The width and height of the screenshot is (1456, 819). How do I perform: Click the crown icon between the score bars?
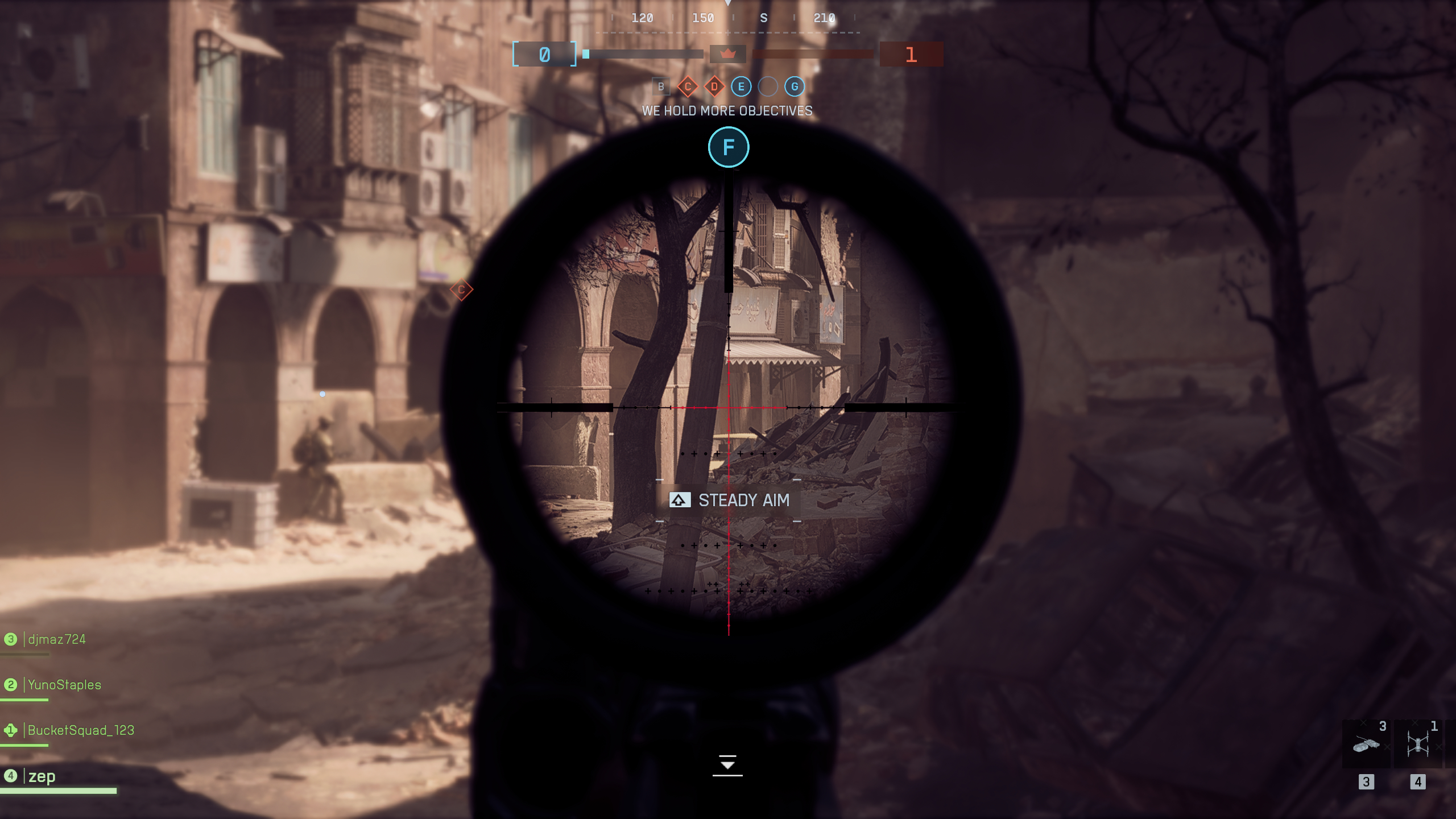pos(728,54)
